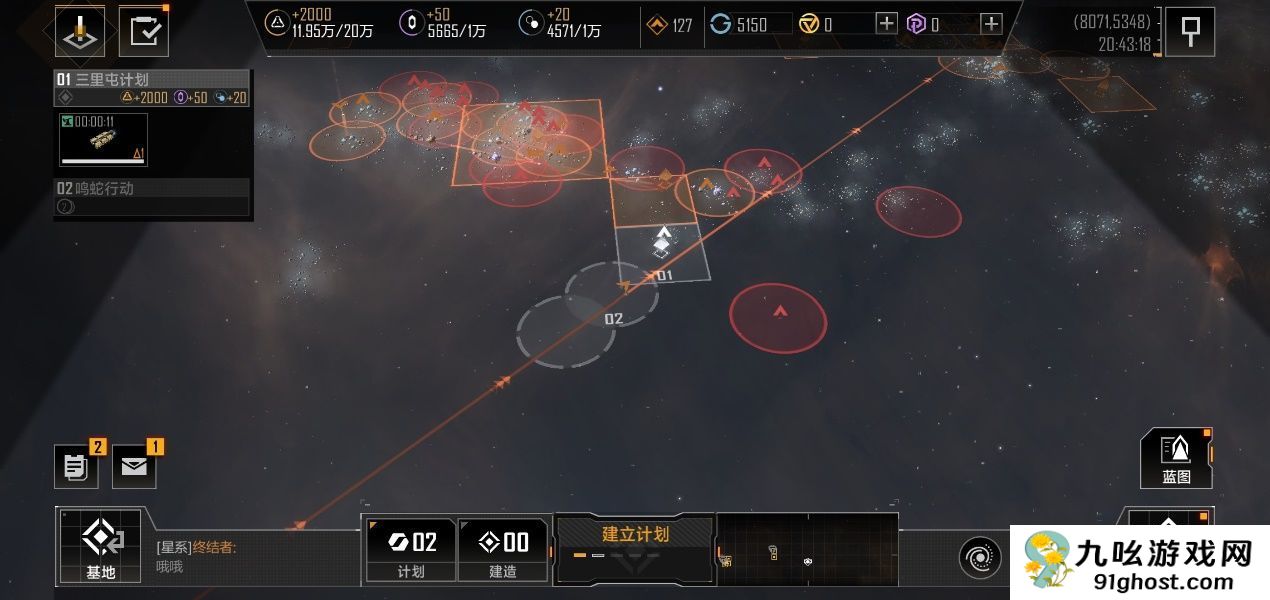
Task: Open the 基地 base button
Action: click(101, 546)
